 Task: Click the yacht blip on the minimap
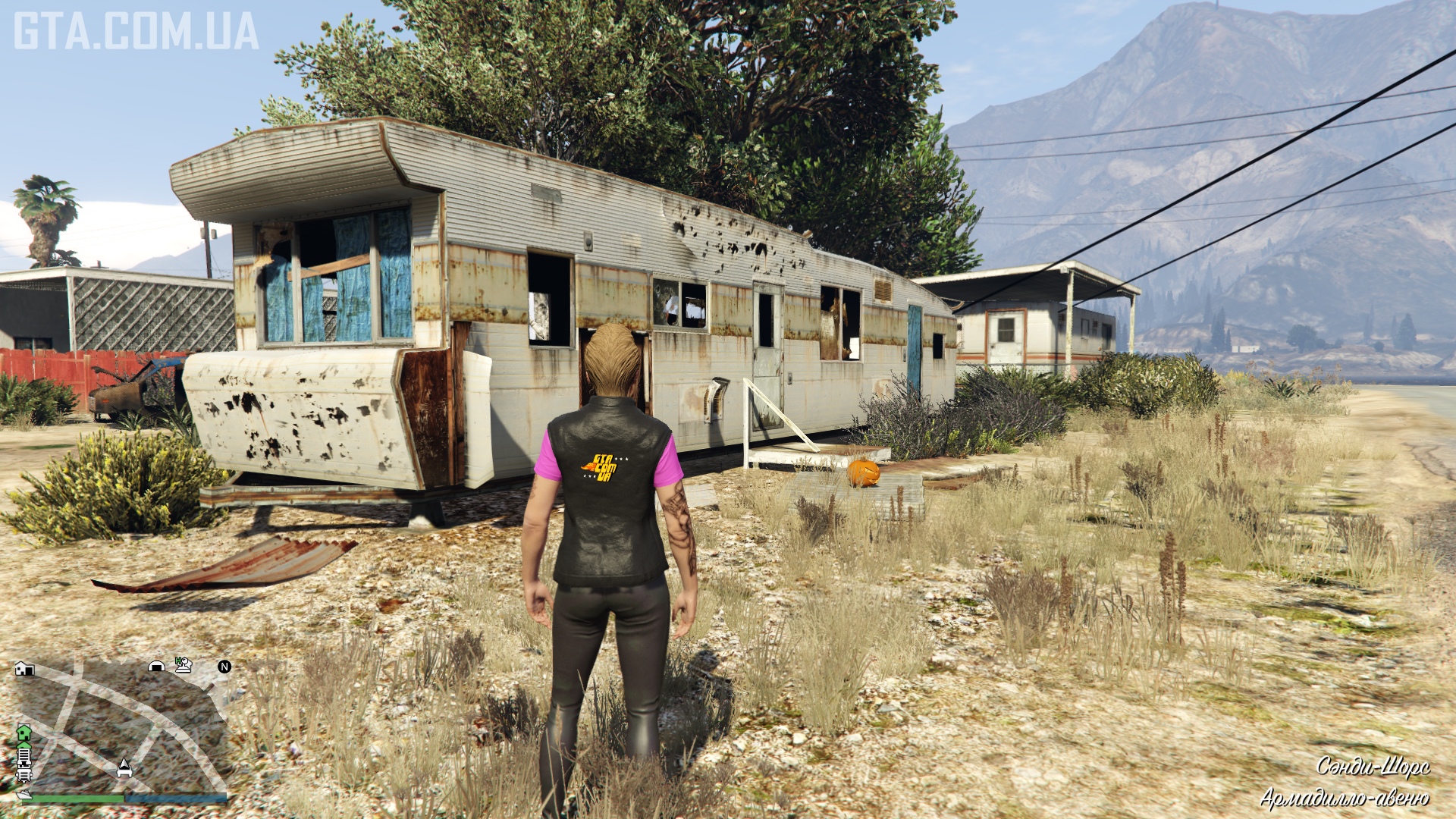[x=24, y=794]
